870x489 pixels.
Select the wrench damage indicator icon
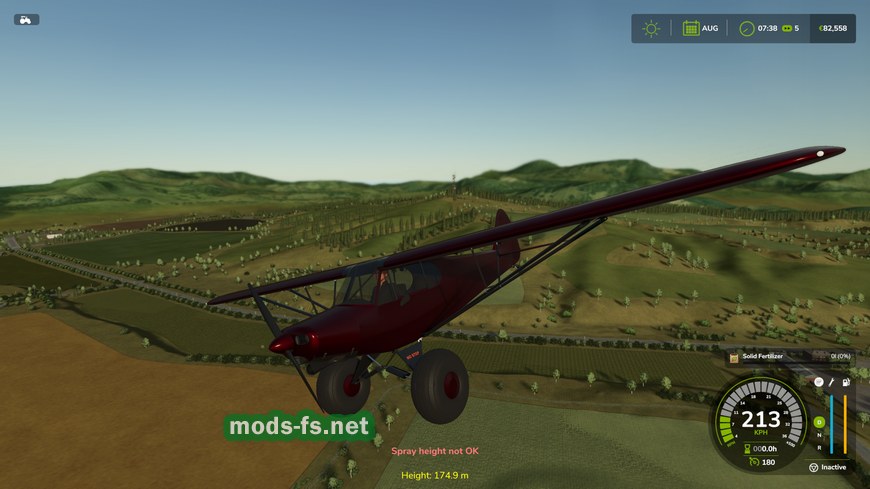(x=831, y=382)
